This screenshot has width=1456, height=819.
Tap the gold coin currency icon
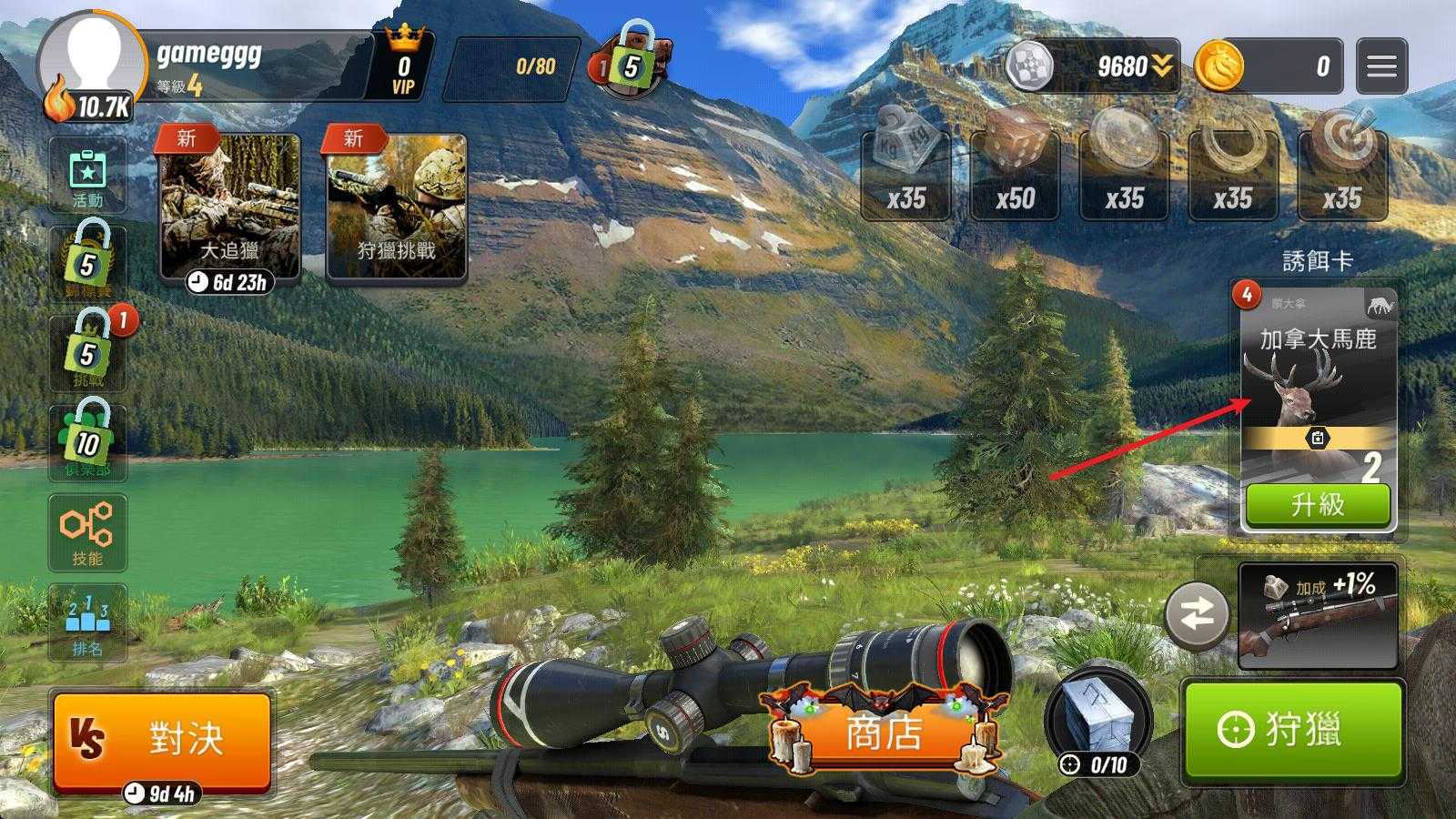click(x=1218, y=66)
